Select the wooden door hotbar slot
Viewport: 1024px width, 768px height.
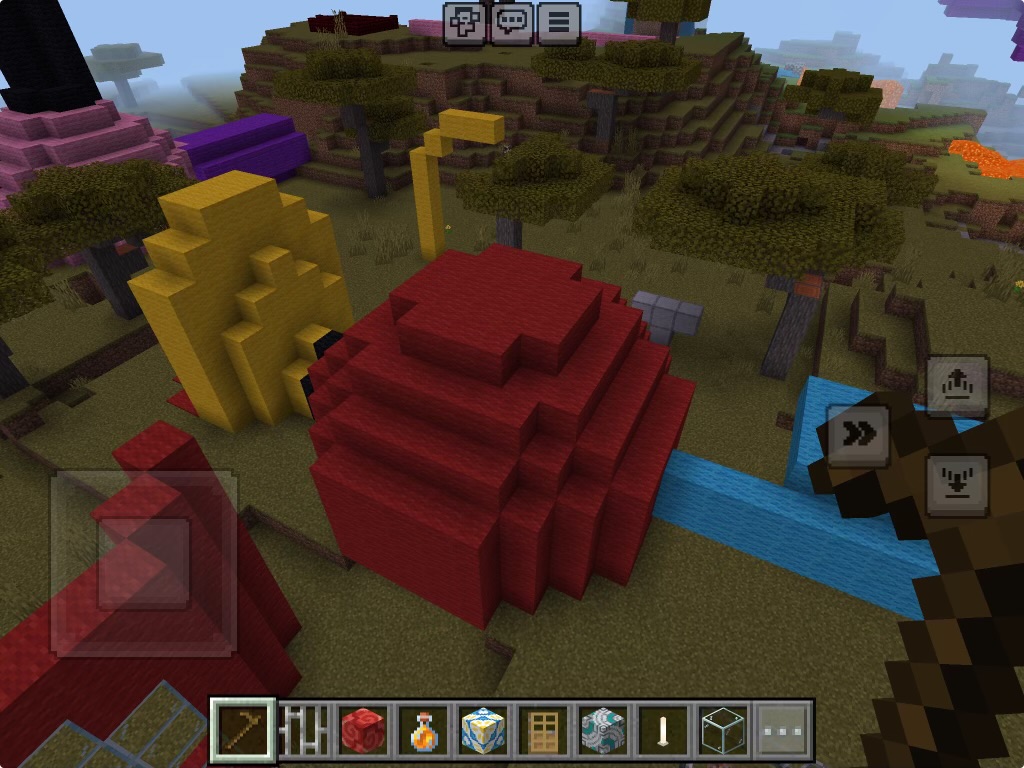(543, 730)
